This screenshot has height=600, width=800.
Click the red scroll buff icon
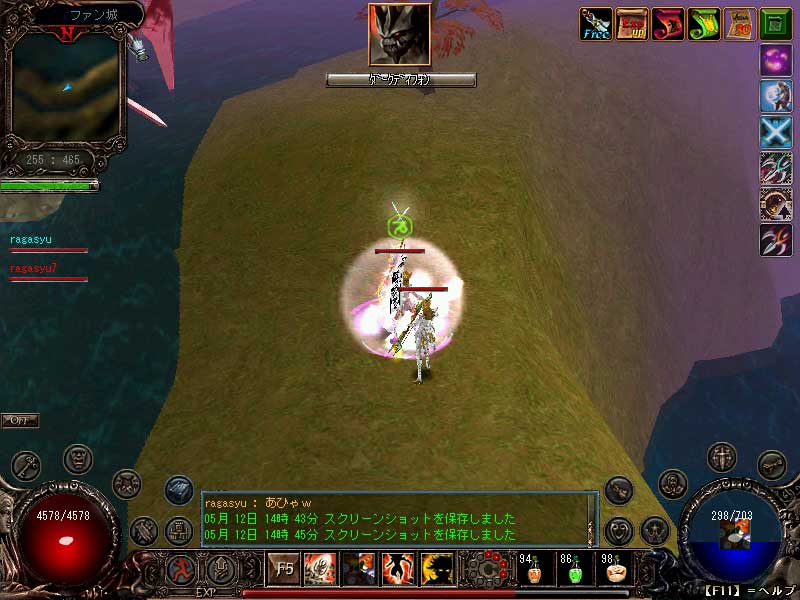[668, 24]
